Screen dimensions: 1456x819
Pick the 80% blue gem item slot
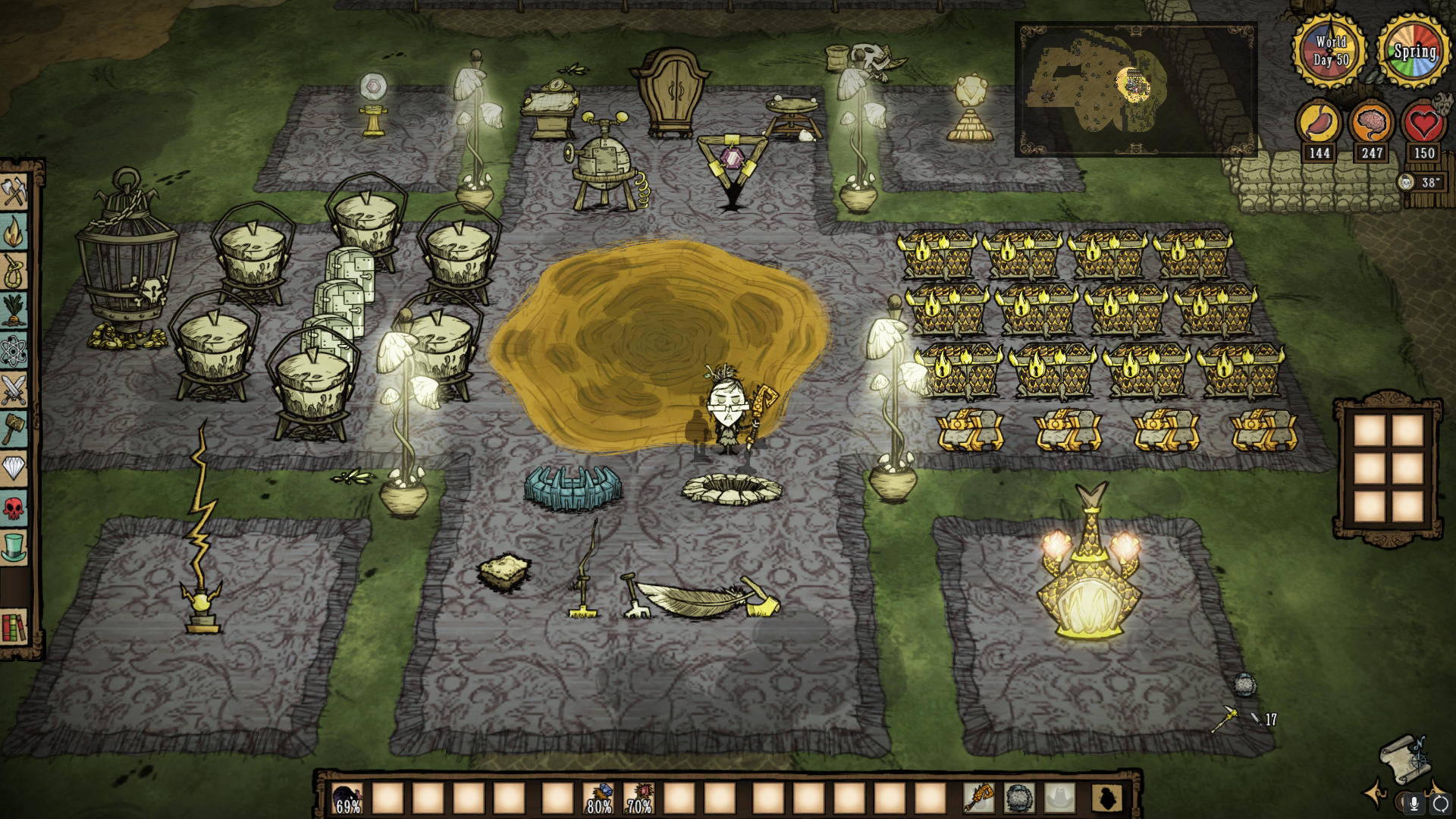click(x=598, y=799)
